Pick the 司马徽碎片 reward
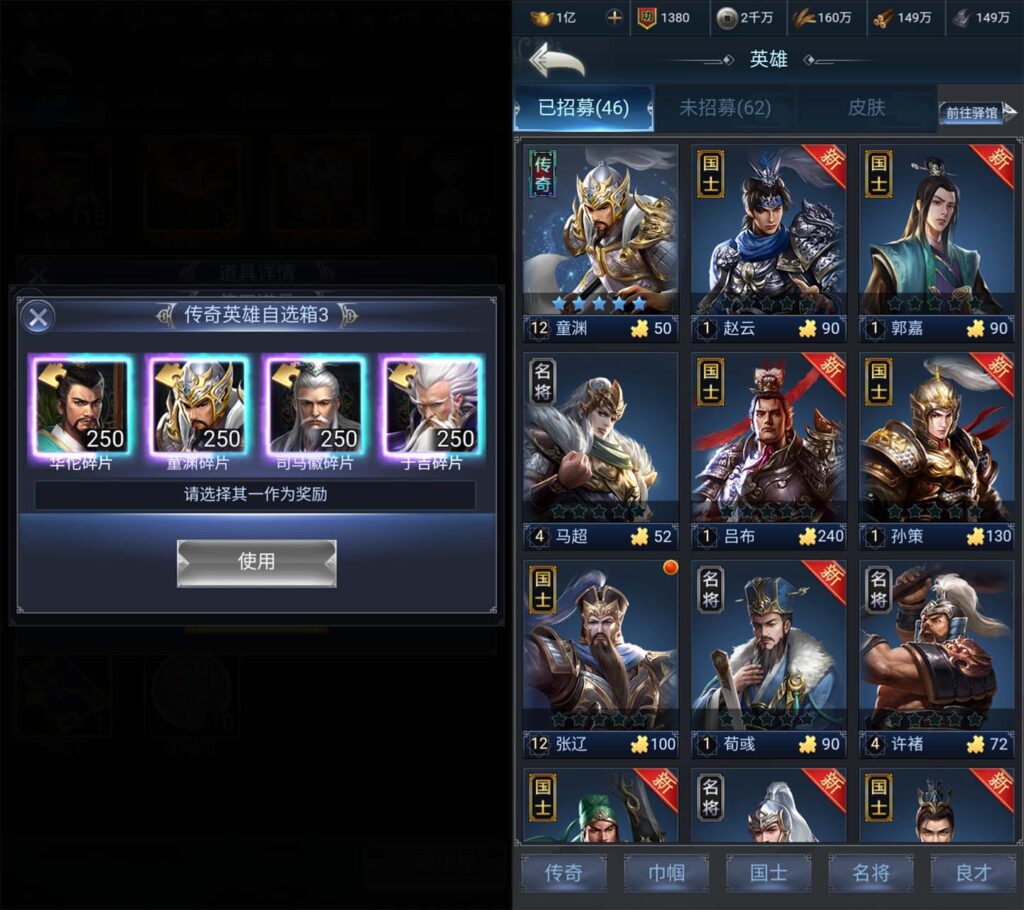The height and width of the screenshot is (910, 1024). (314, 406)
